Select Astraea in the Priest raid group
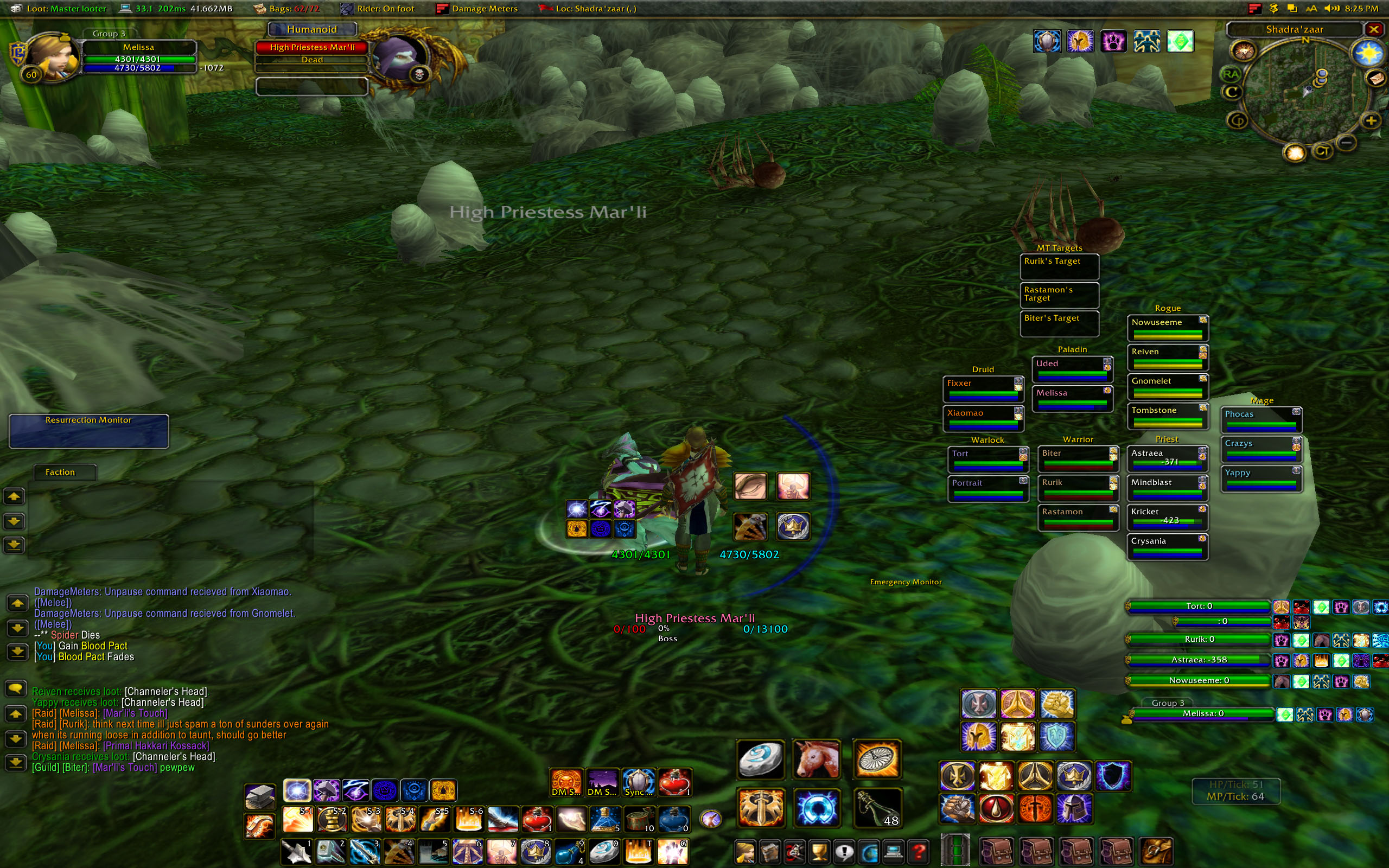Image resolution: width=1389 pixels, height=868 pixels. click(x=1167, y=457)
